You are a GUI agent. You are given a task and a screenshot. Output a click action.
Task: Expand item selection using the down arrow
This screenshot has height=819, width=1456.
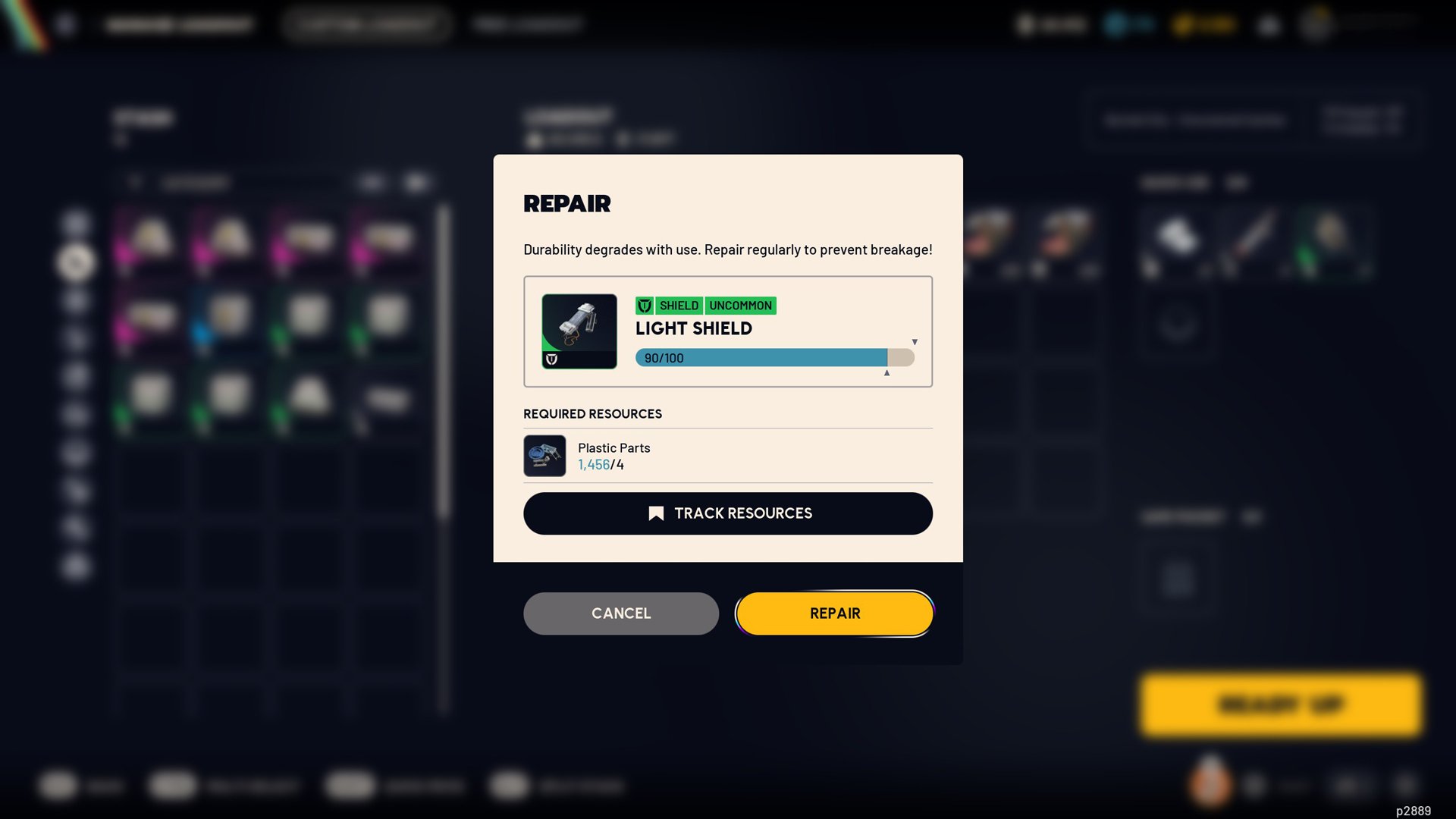coord(915,341)
